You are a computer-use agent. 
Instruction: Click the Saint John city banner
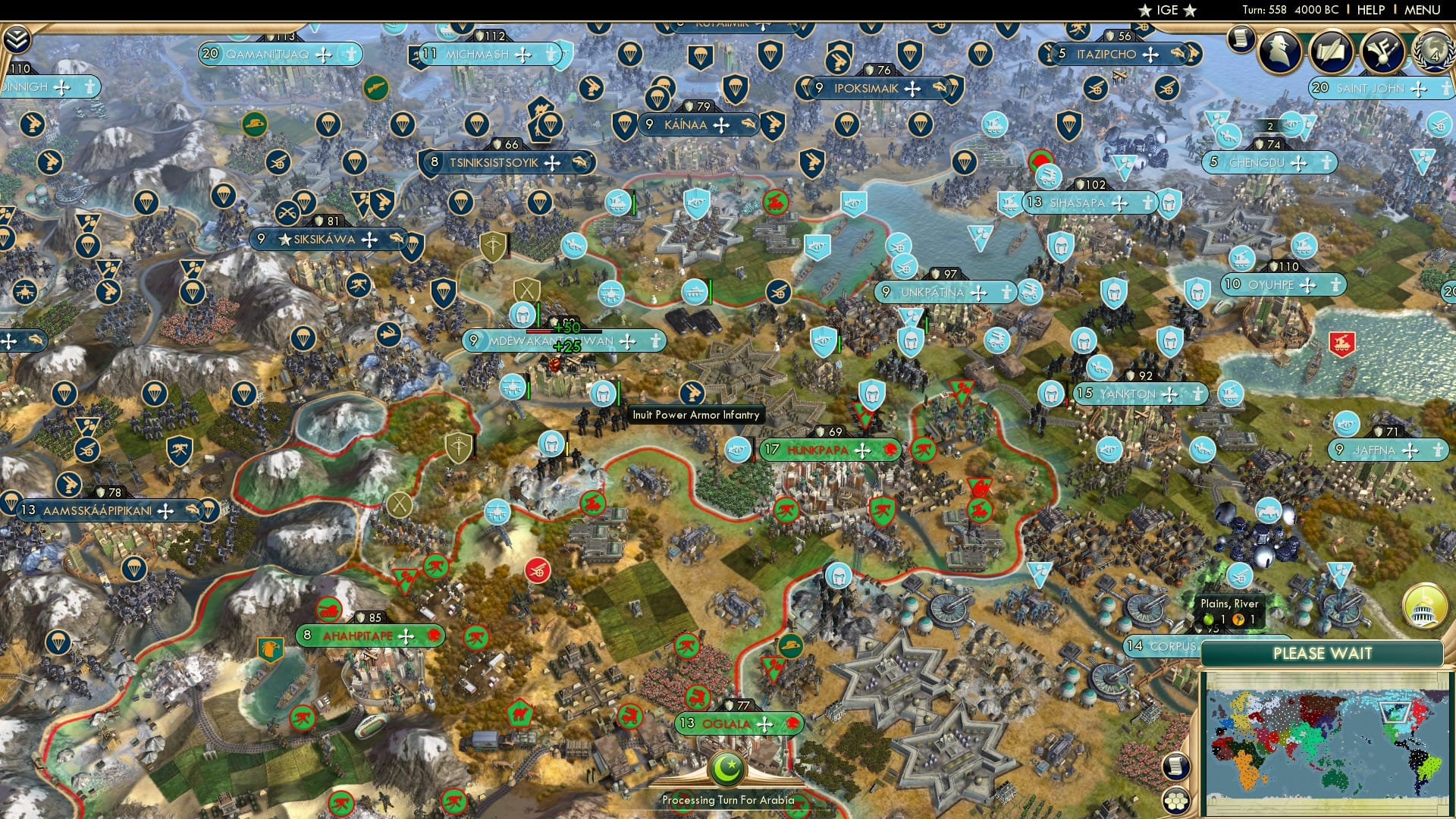tap(1373, 87)
